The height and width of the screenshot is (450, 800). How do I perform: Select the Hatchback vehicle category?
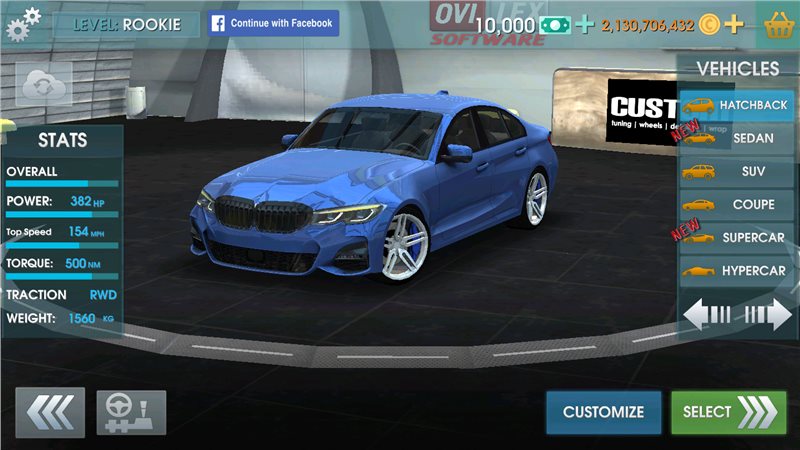(739, 104)
